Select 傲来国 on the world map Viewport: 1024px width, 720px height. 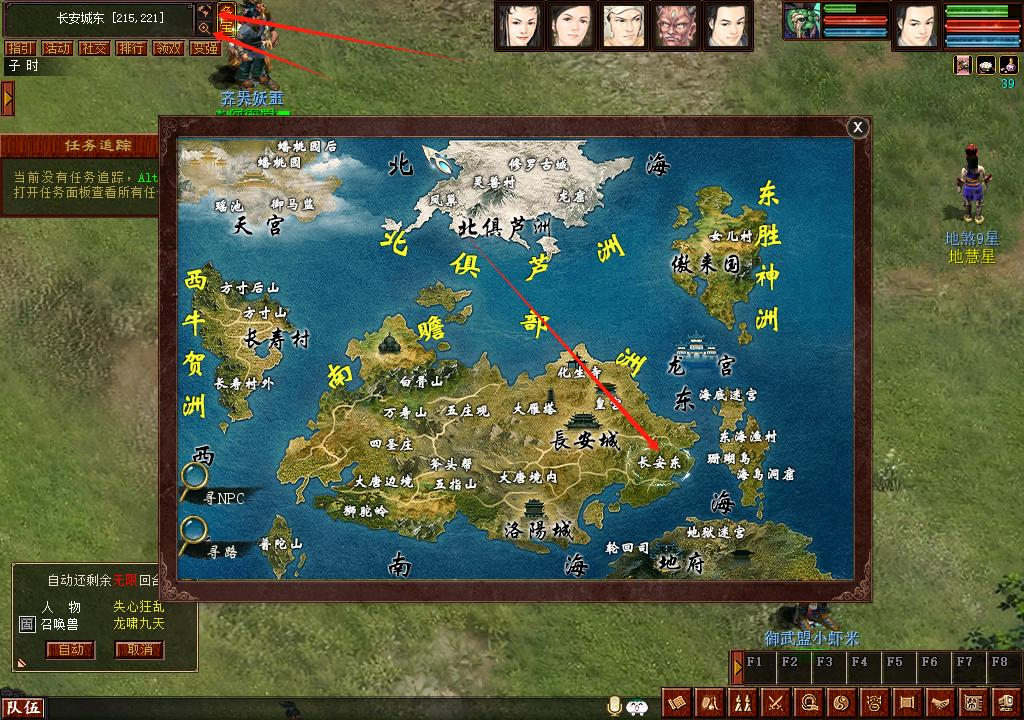(705, 264)
